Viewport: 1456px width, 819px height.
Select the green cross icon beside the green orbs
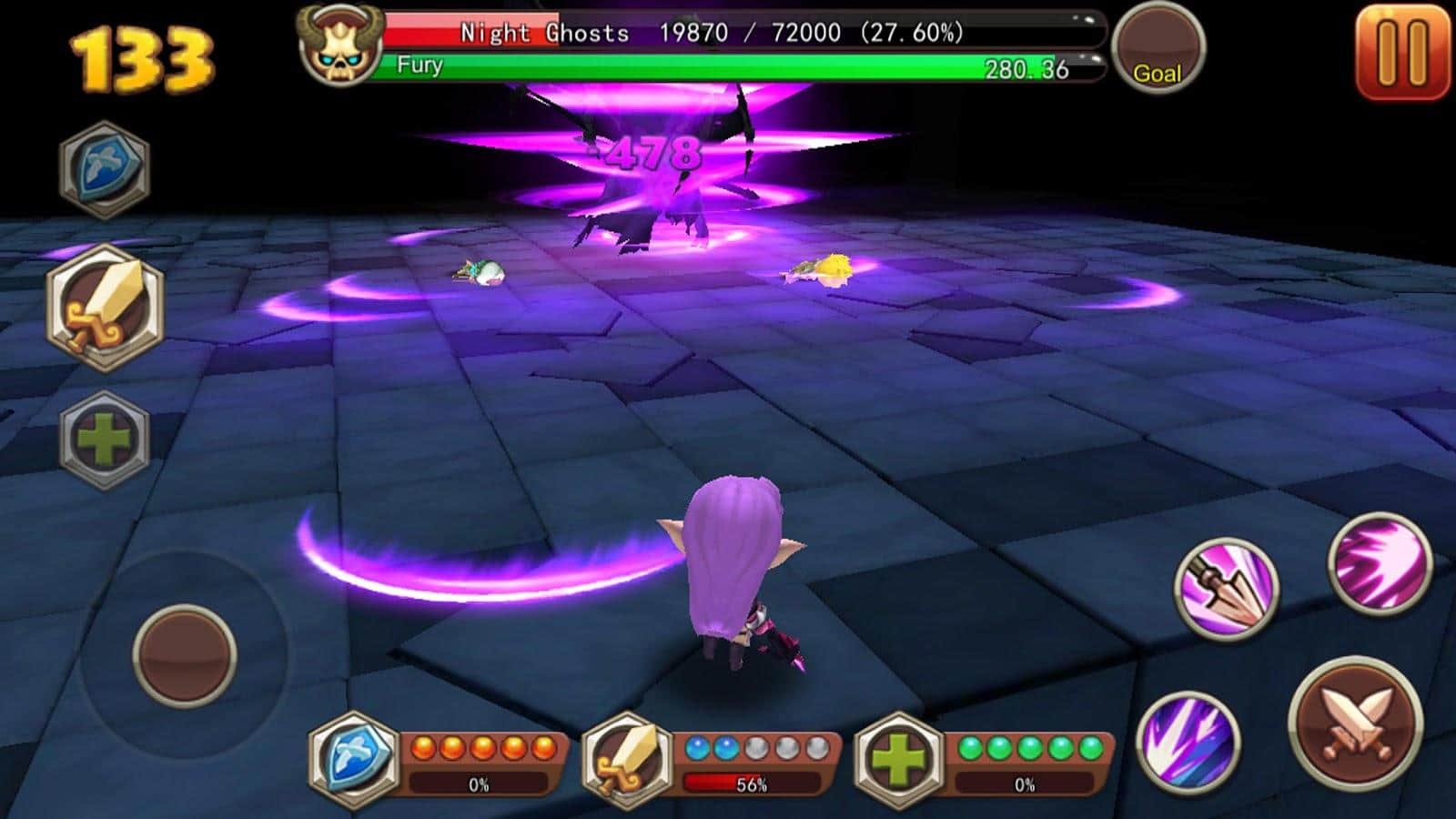(900, 759)
